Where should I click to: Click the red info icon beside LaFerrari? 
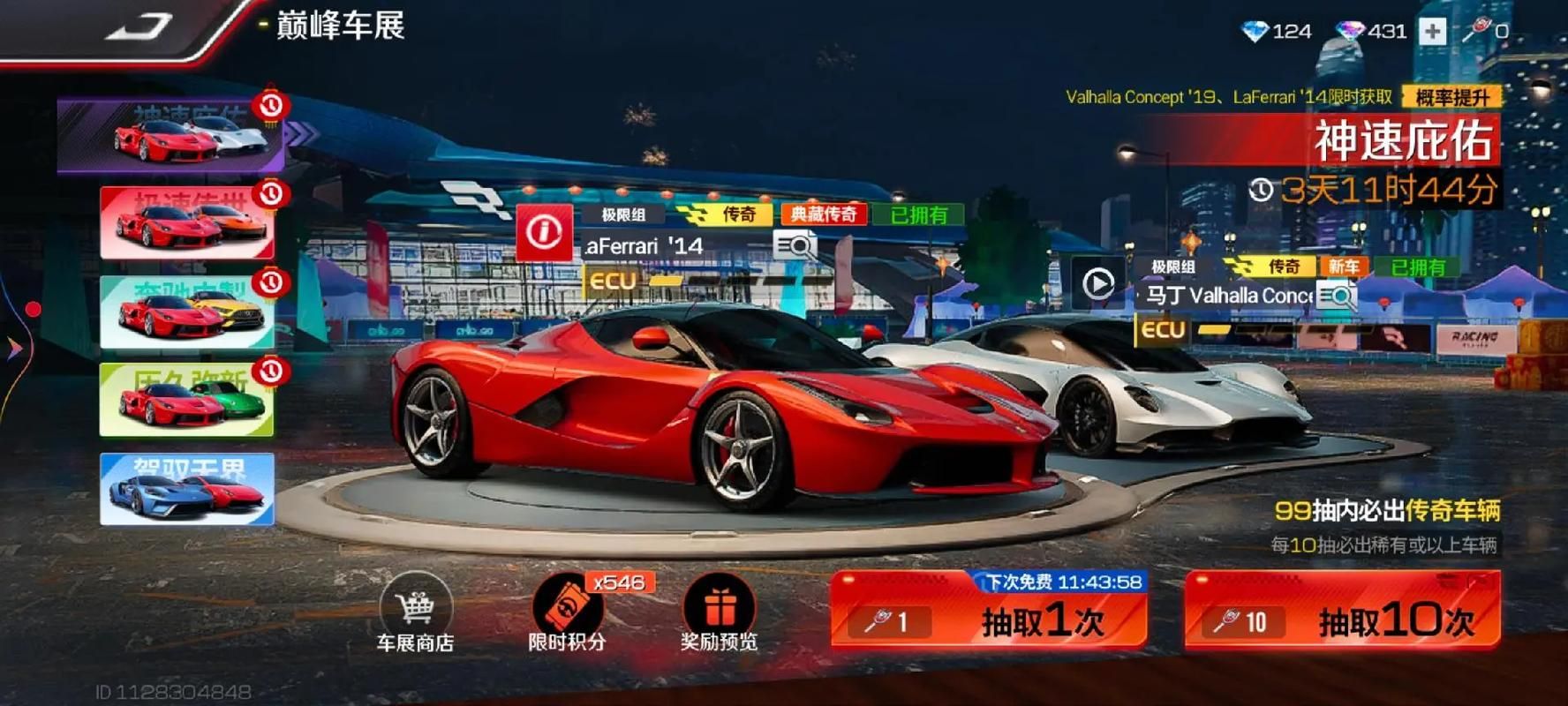coord(544,233)
